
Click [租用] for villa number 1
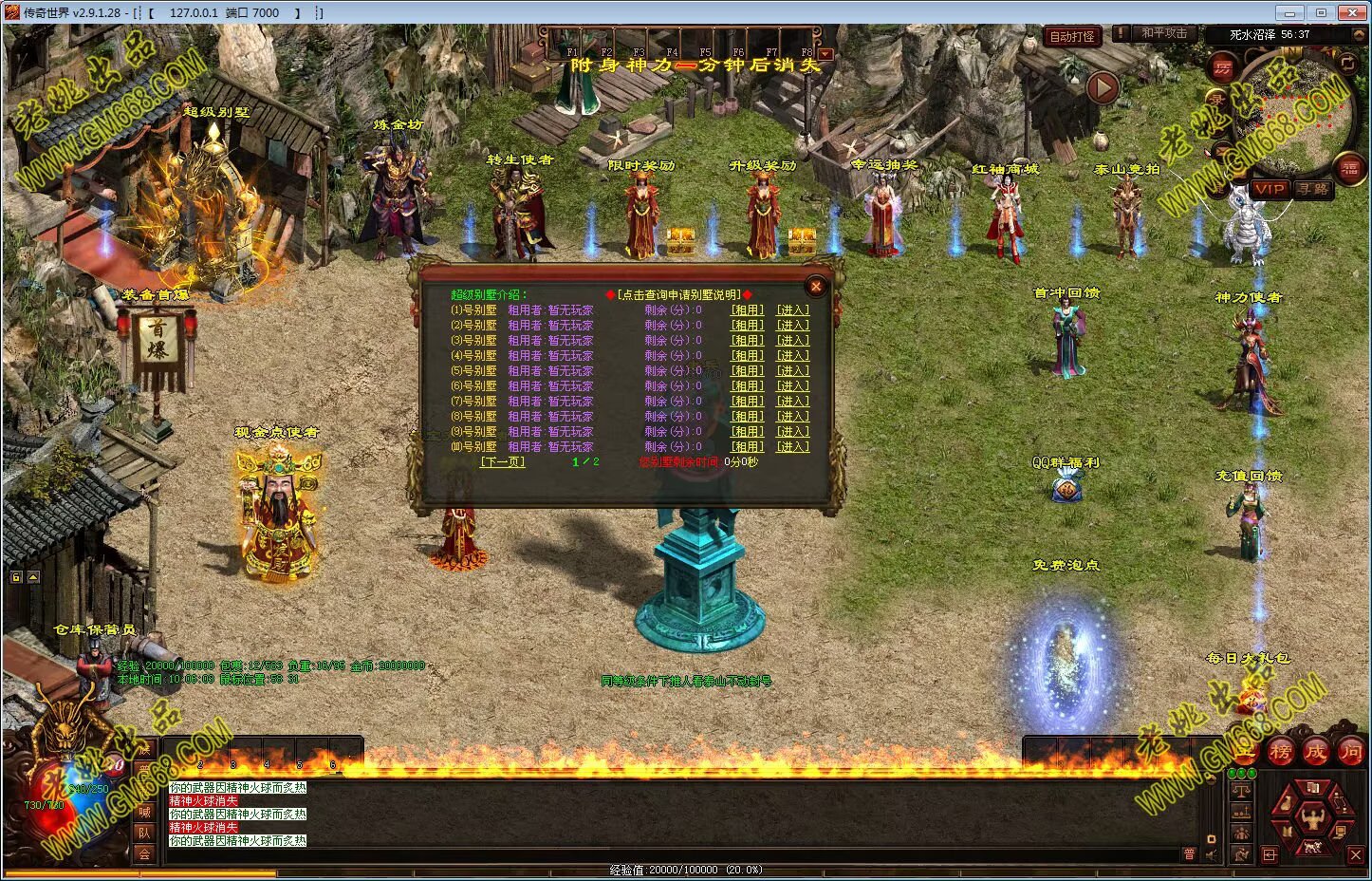[x=746, y=310]
